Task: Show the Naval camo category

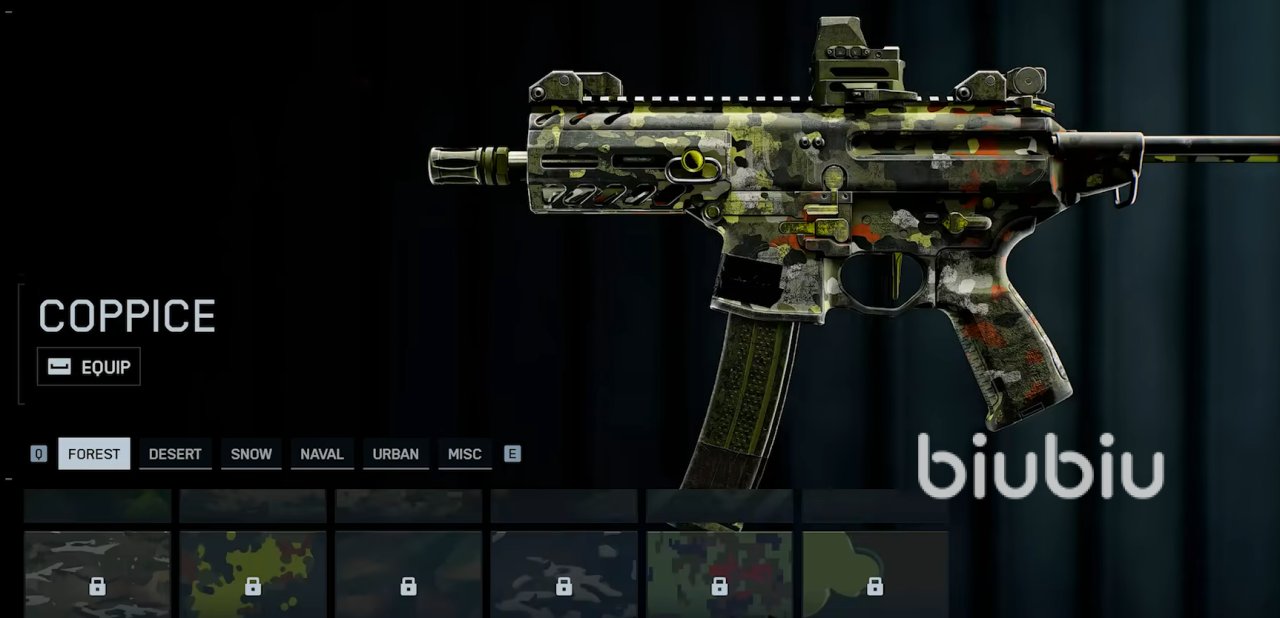Action: pos(322,454)
